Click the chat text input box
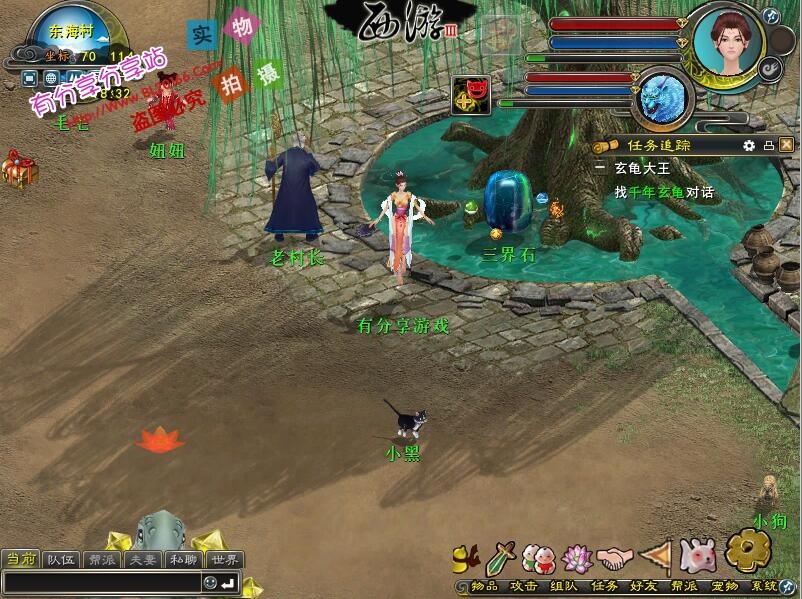 100,582
